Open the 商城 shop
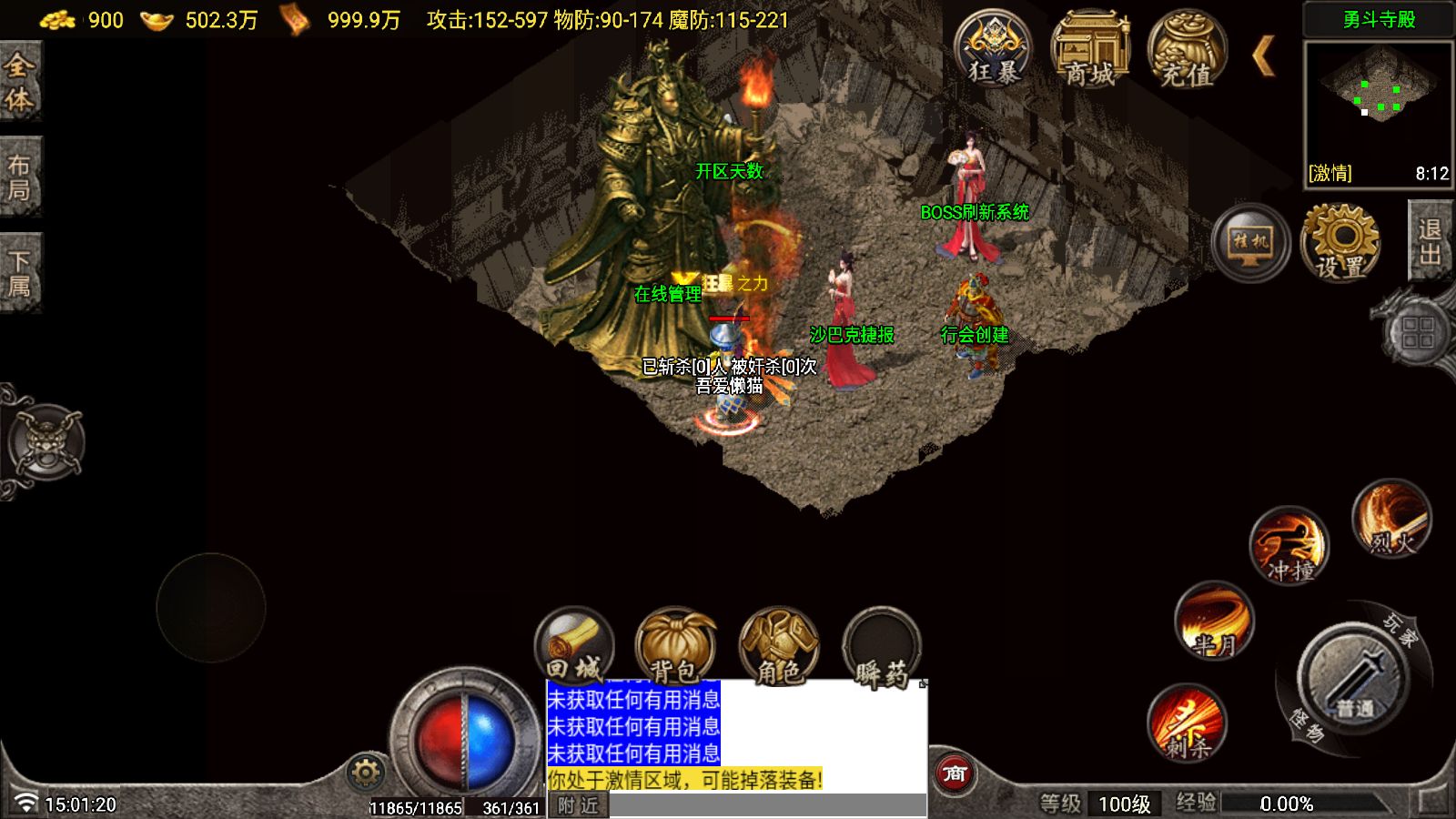This screenshot has height=819, width=1456. (1089, 51)
